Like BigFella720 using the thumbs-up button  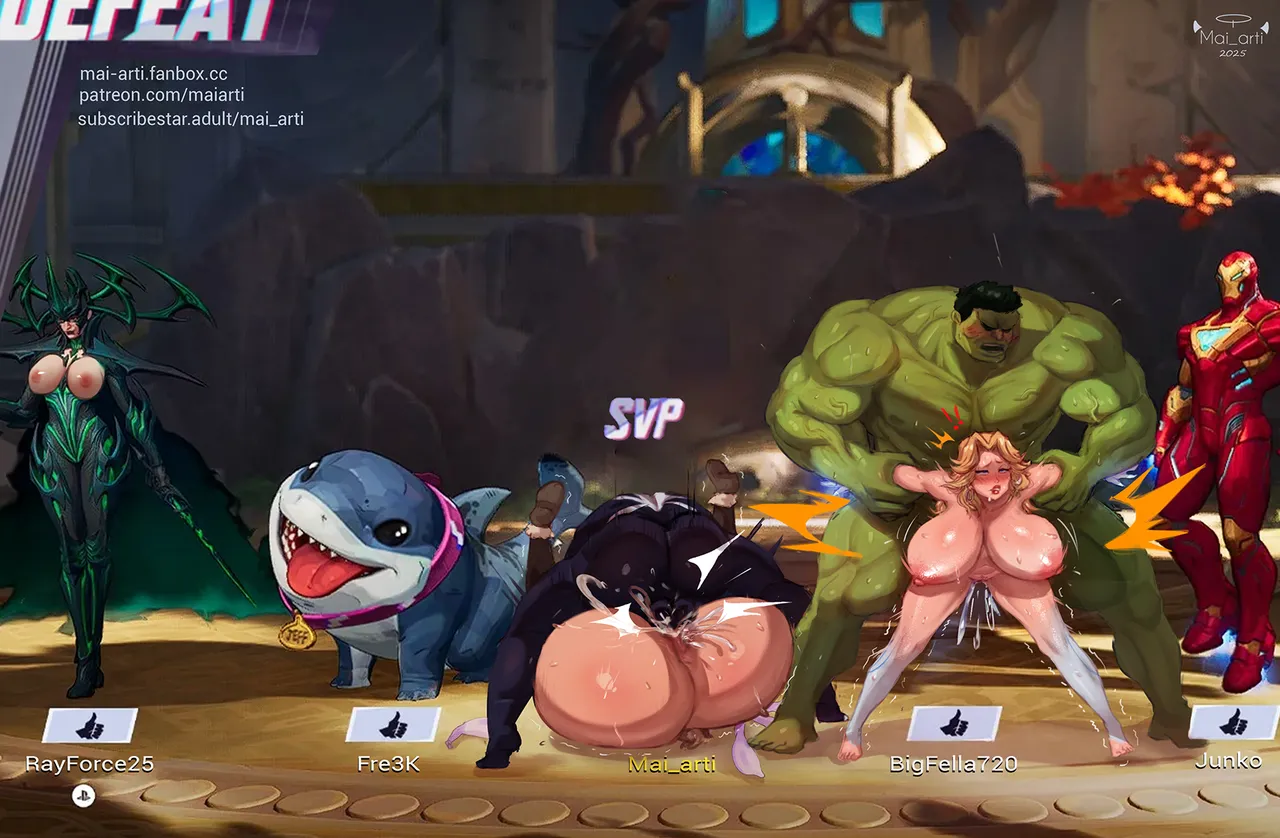point(954,723)
